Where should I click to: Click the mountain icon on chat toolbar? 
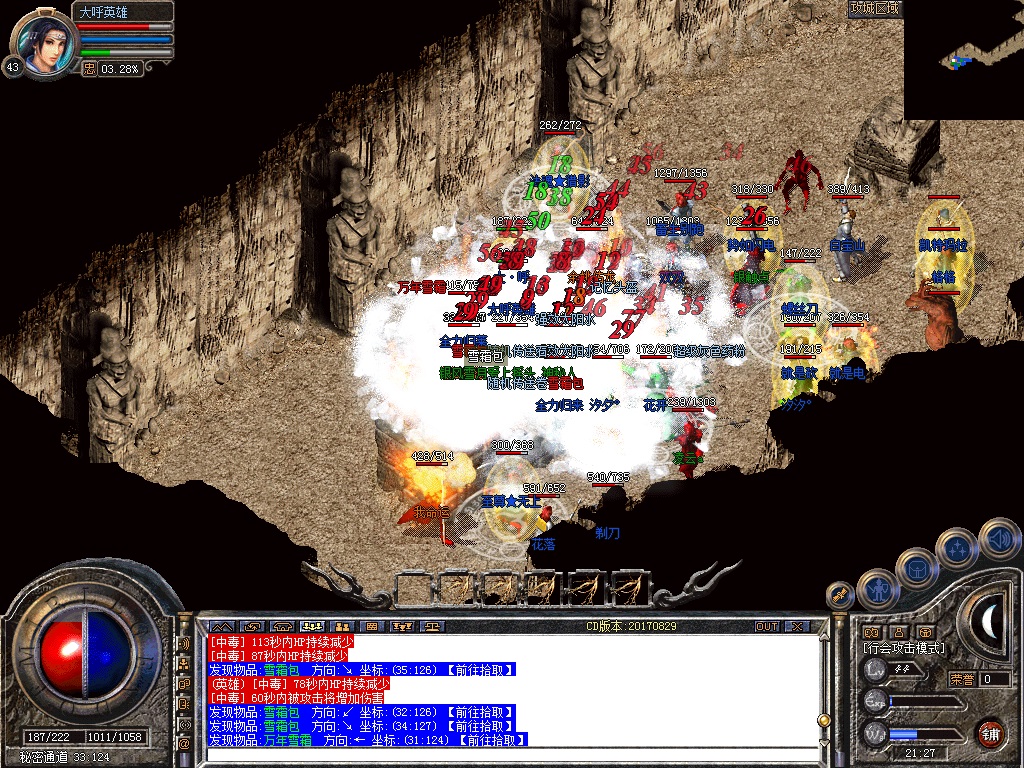click(x=222, y=626)
